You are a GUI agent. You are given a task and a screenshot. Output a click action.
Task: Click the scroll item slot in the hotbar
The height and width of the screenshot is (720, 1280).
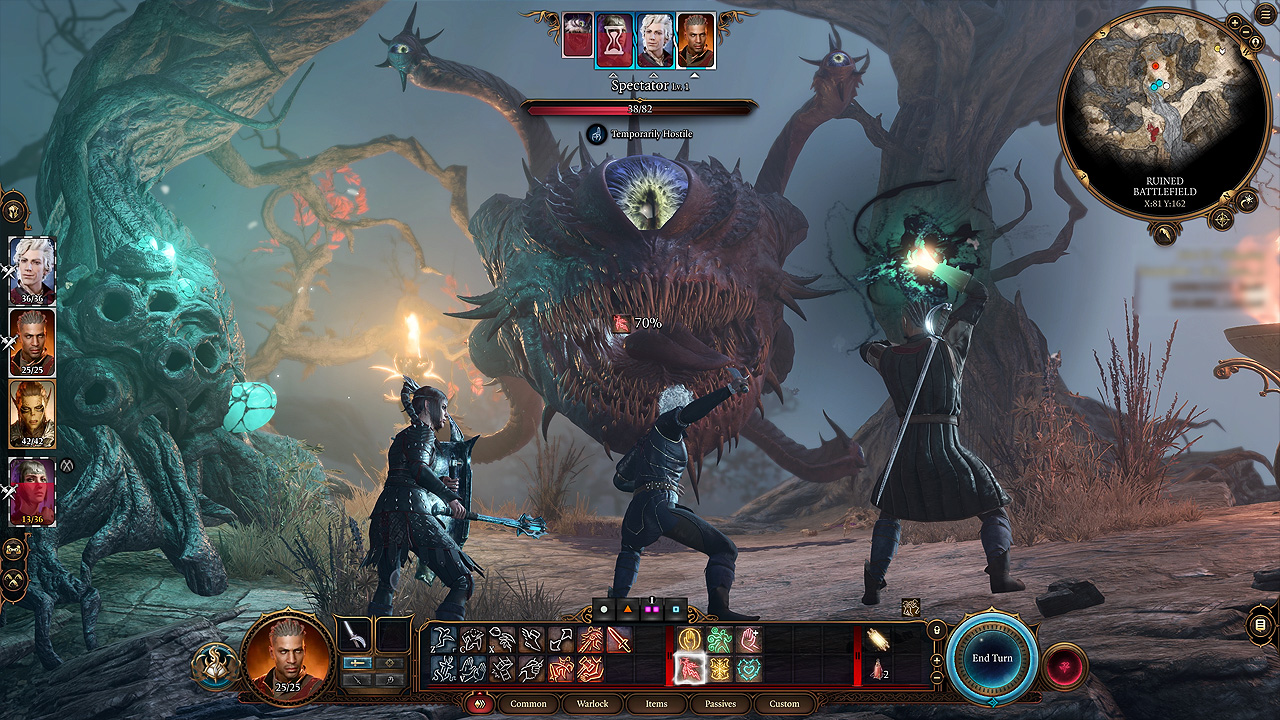click(876, 639)
